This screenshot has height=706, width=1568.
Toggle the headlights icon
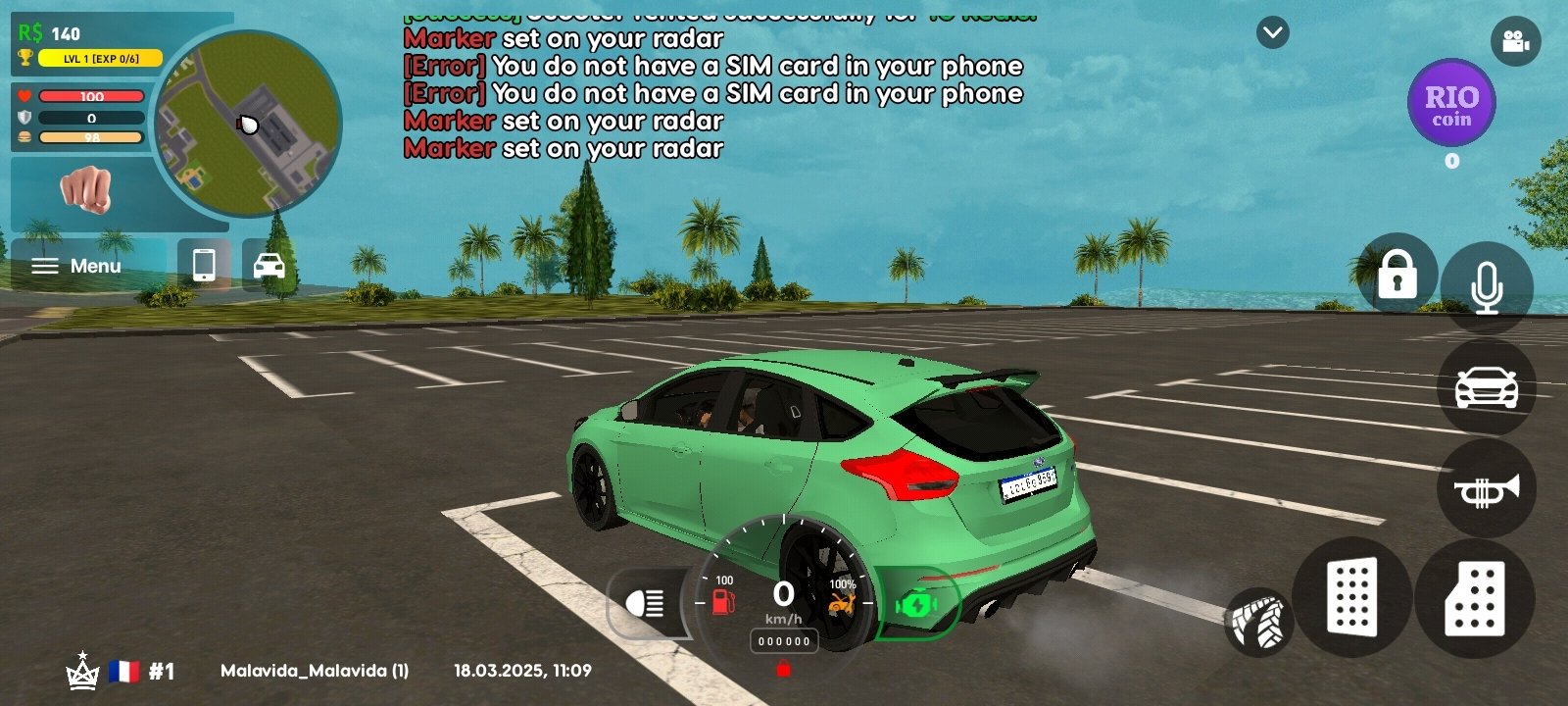tap(646, 603)
